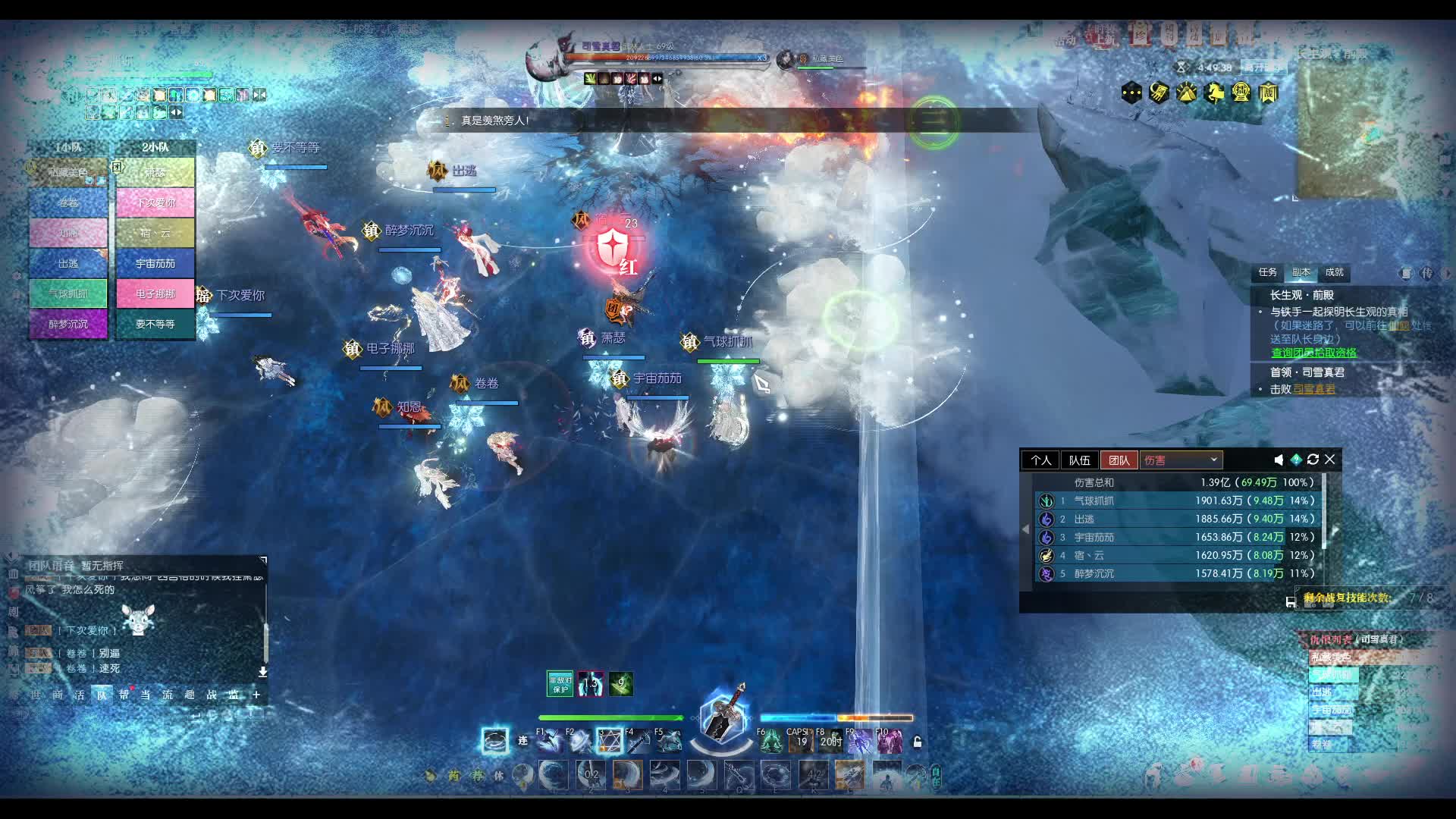Close the damage statistics panel
The height and width of the screenshot is (819, 1456).
tap(1330, 460)
